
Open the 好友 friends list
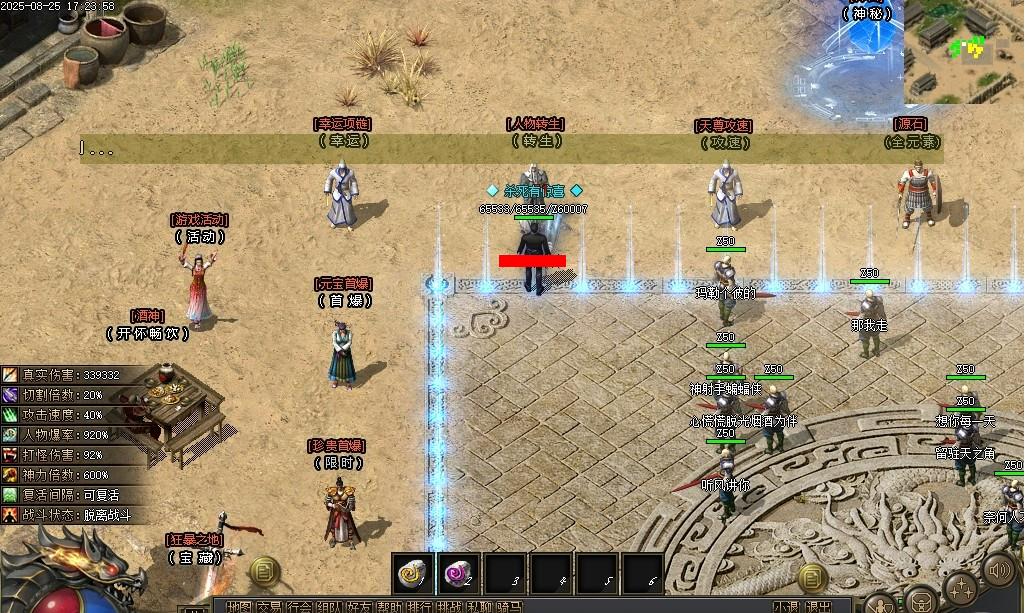pyautogui.click(x=358, y=606)
